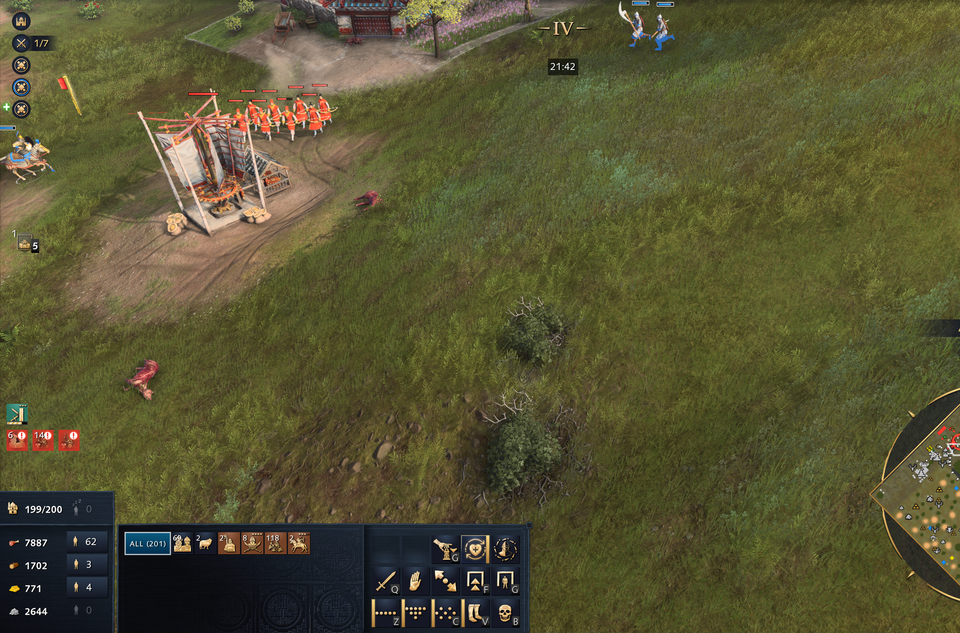Select control group 1 badge
The height and width of the screenshot is (633, 960).
tap(26, 242)
